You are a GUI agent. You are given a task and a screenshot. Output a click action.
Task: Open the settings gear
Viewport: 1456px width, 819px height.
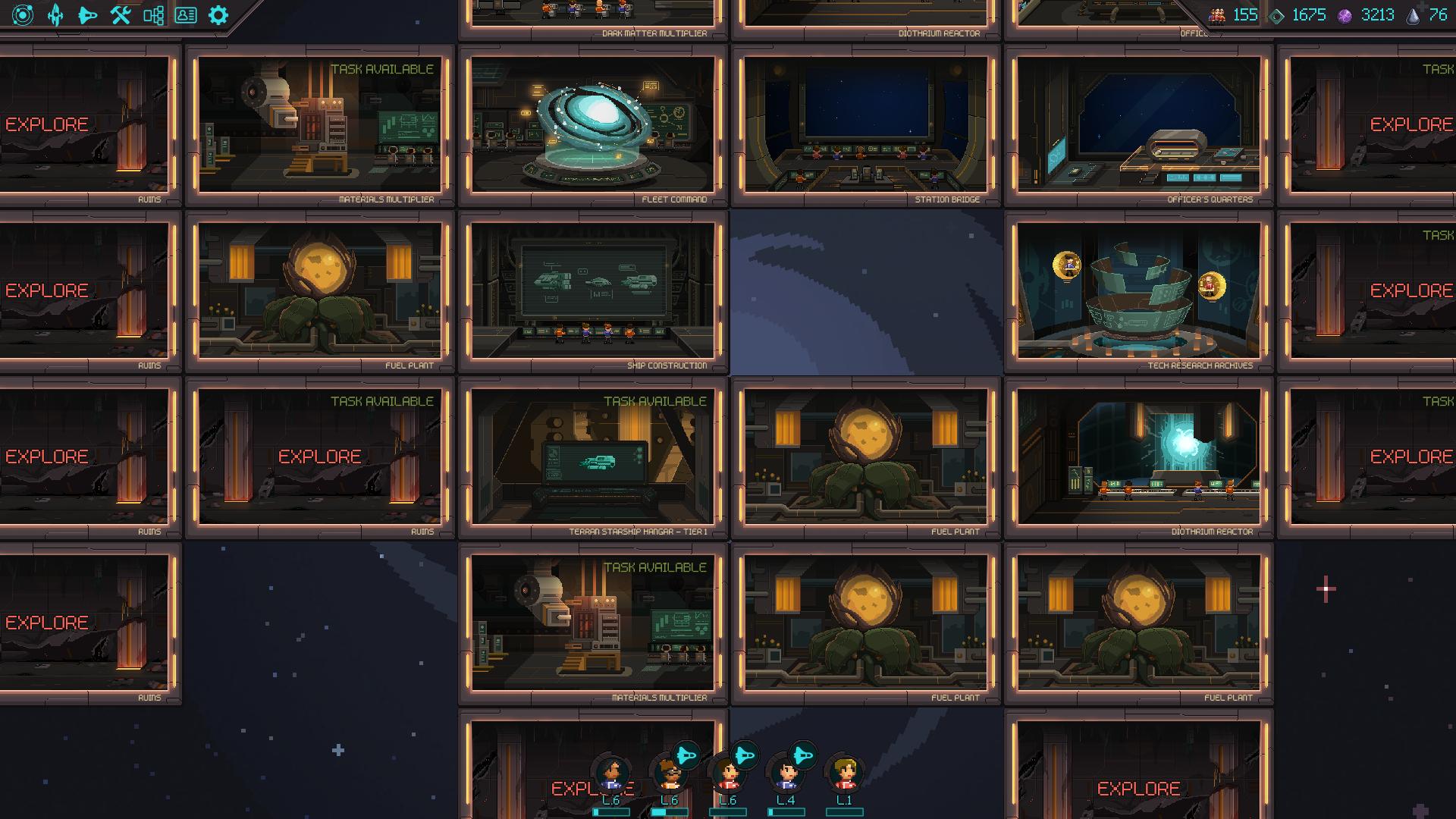[218, 15]
